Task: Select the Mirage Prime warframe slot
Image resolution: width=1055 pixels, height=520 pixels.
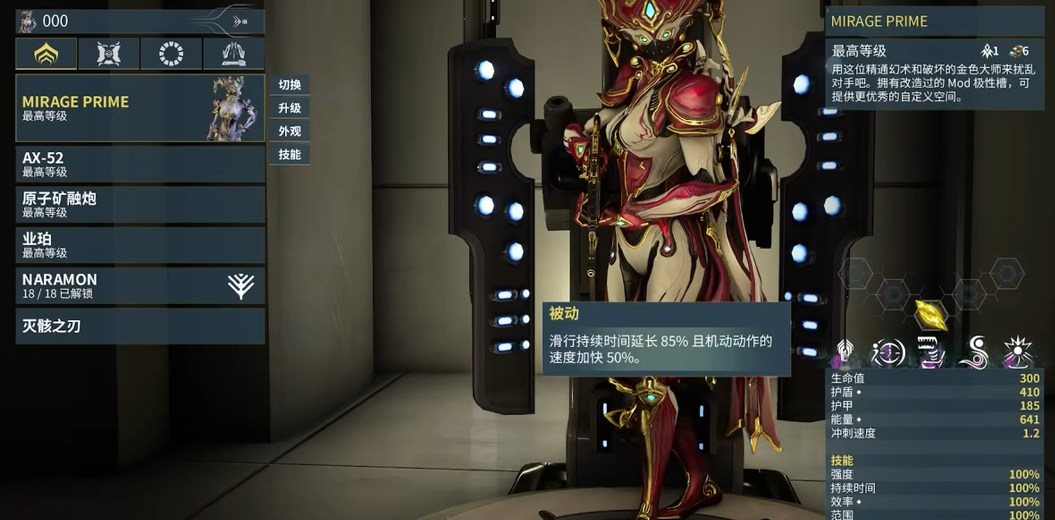Action: [140, 108]
